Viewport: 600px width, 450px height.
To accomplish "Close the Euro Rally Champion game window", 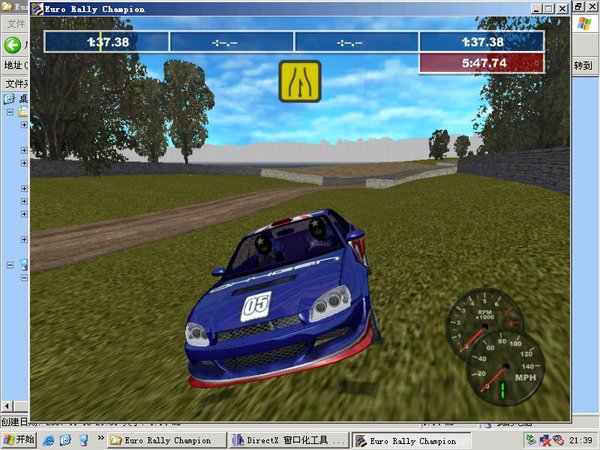I will 563,9.
